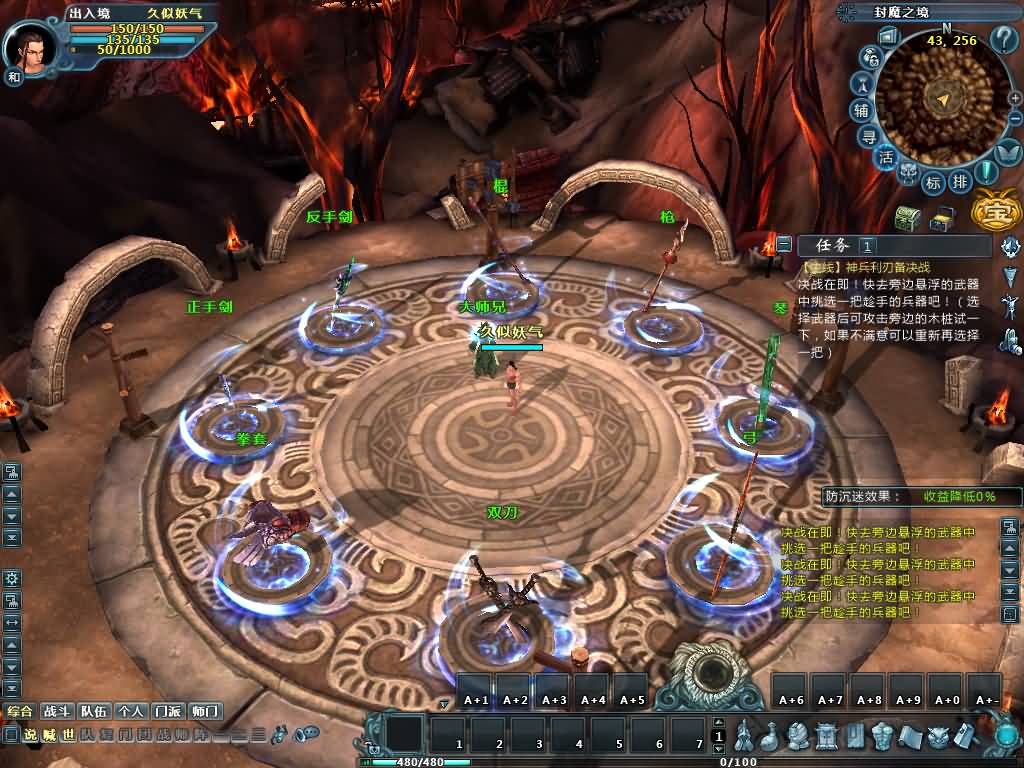Click the 标 marker button

pos(933,182)
